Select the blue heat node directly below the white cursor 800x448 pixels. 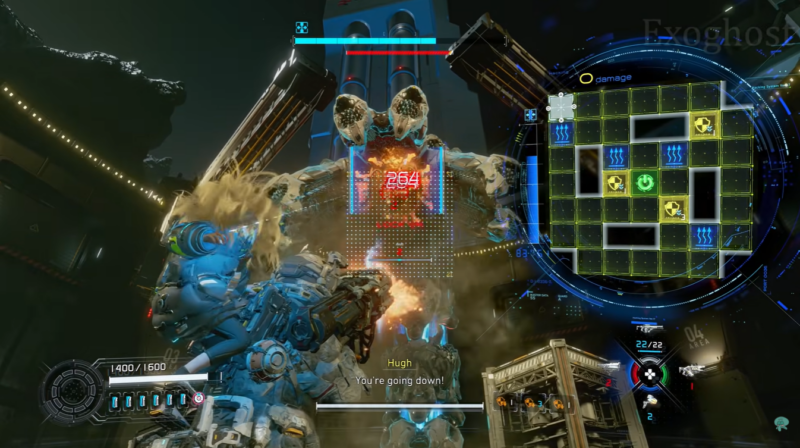tap(561, 133)
